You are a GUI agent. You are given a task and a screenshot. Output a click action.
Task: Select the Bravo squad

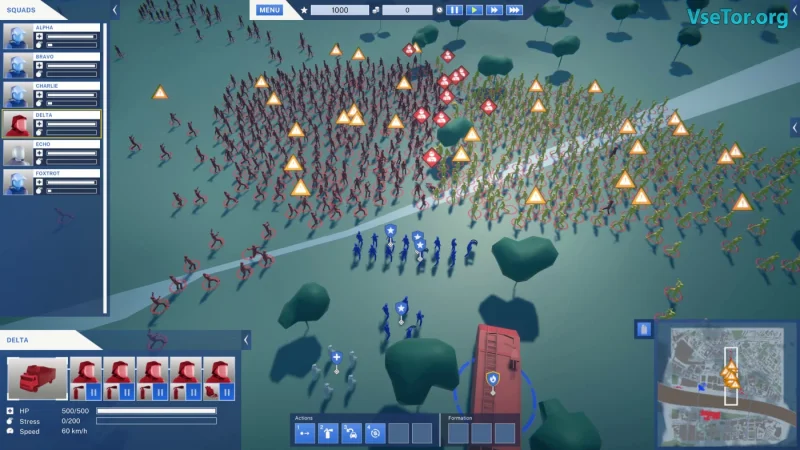(51, 66)
